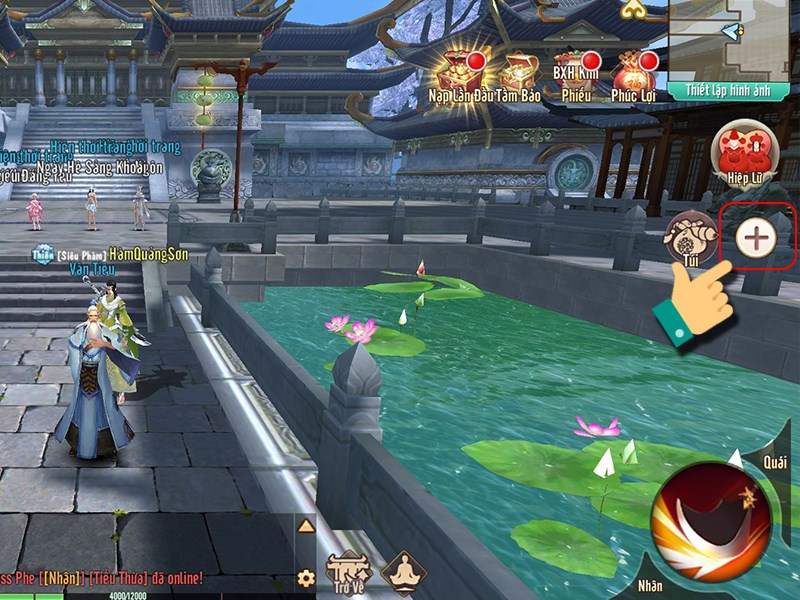Open chat settings gear icon

click(x=306, y=578)
